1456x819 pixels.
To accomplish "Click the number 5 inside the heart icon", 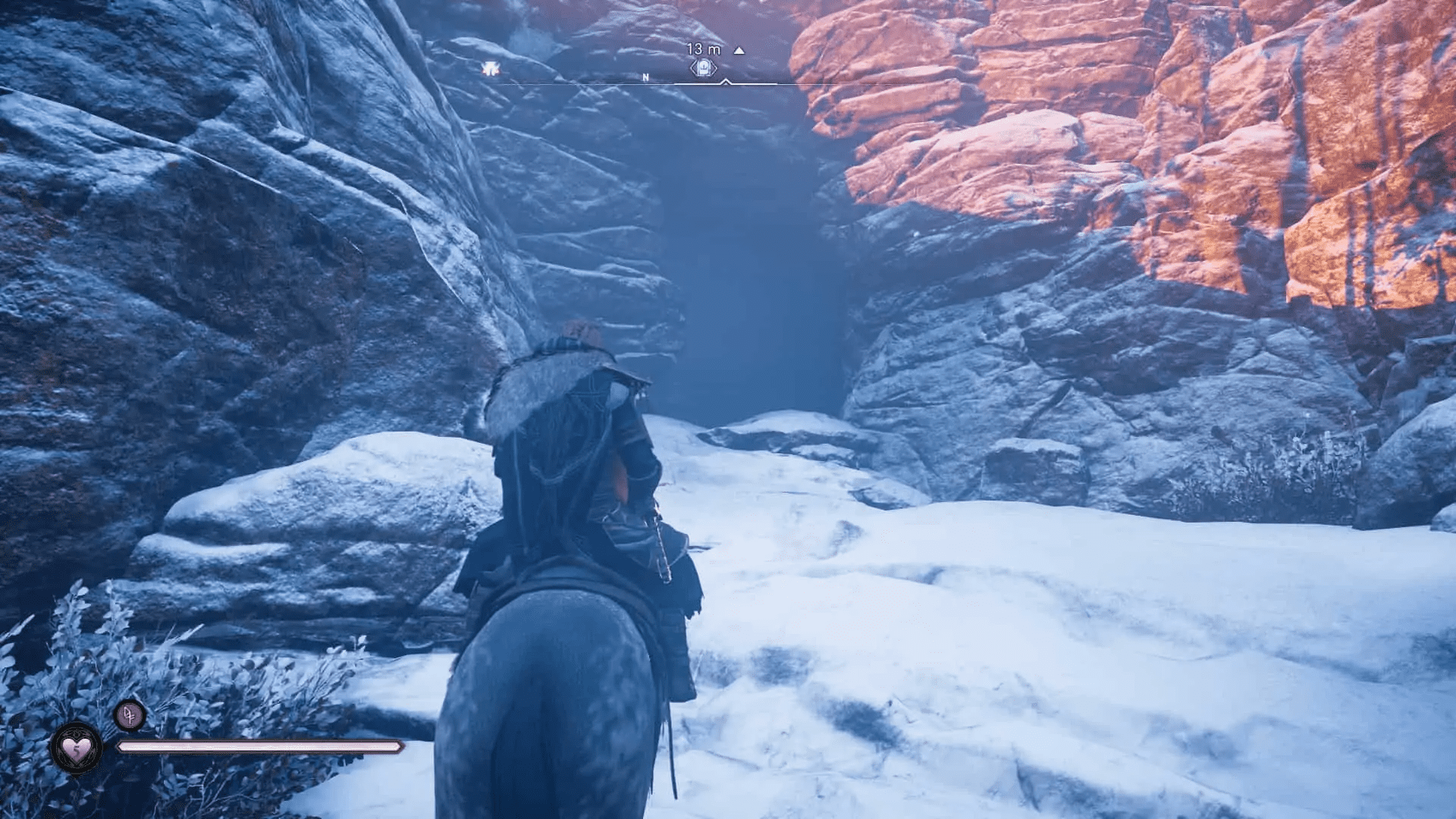I will [77, 751].
